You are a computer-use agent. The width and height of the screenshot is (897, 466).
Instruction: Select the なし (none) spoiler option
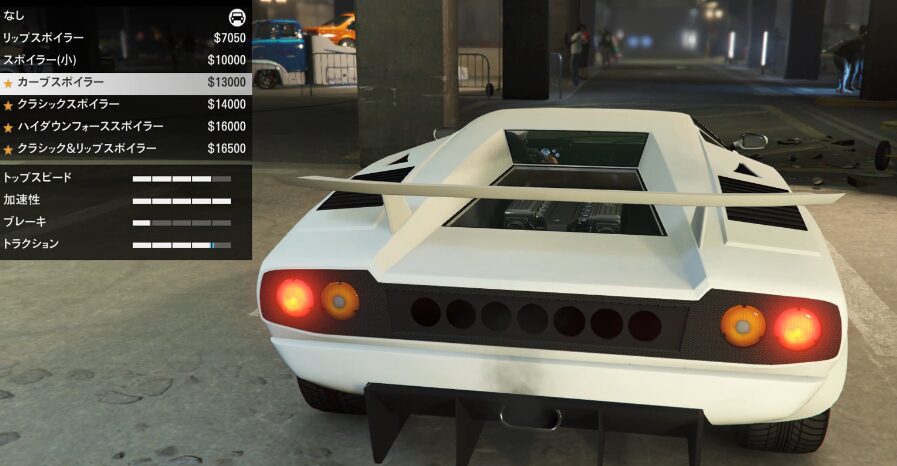[125, 16]
